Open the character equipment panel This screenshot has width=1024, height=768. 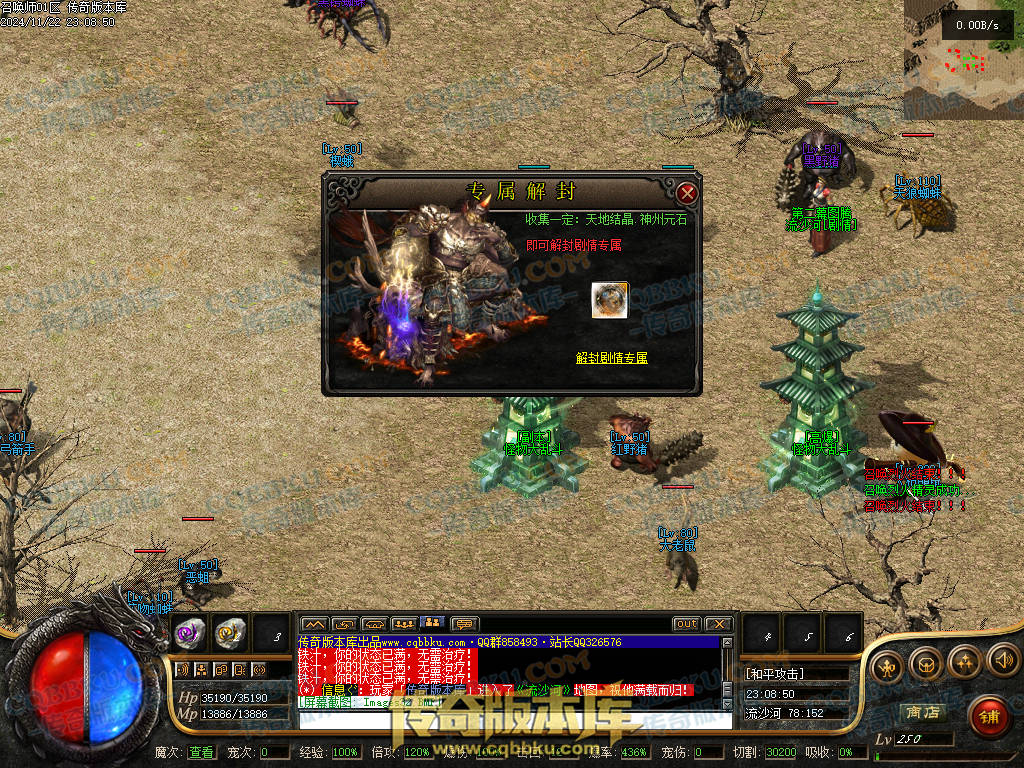click(x=885, y=661)
